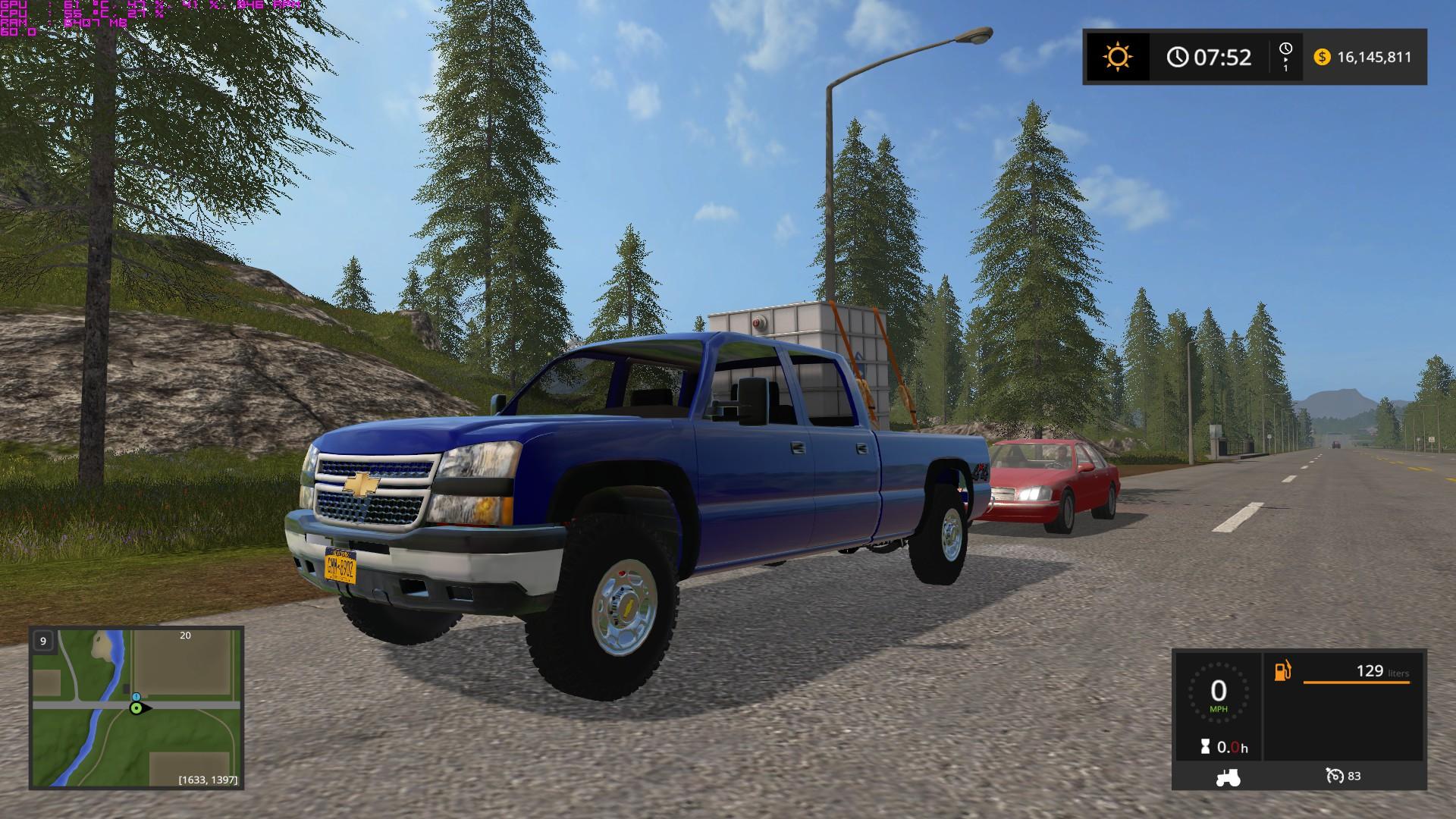Click the time scale clock icon
The image size is (1456, 819).
pos(1285,50)
